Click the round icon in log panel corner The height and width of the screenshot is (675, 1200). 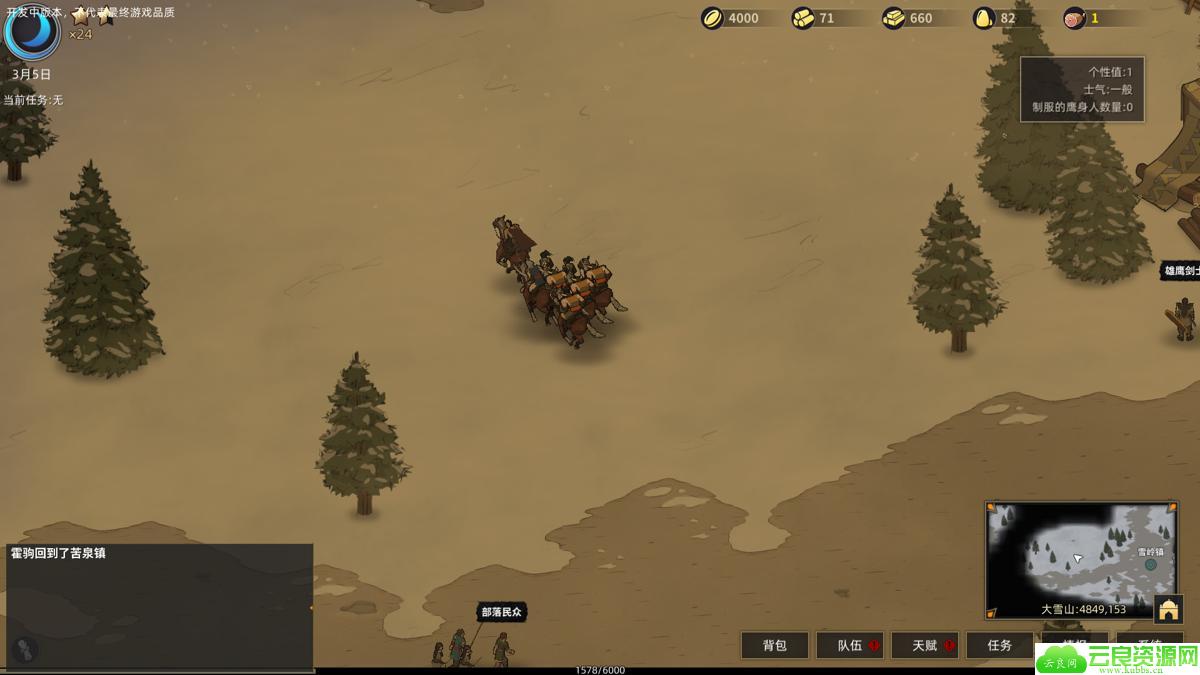26,650
